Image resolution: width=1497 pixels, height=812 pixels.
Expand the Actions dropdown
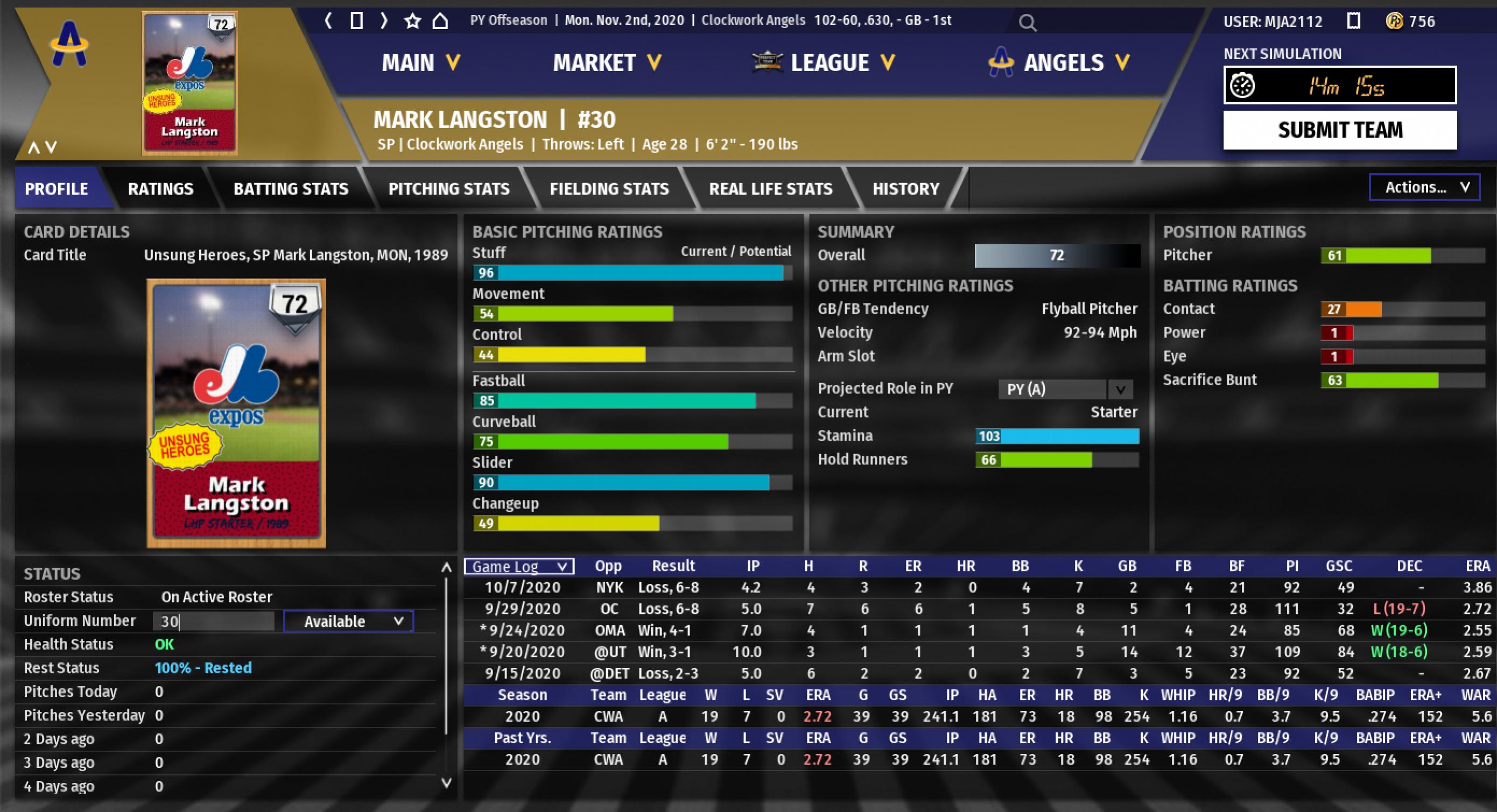pos(1424,187)
